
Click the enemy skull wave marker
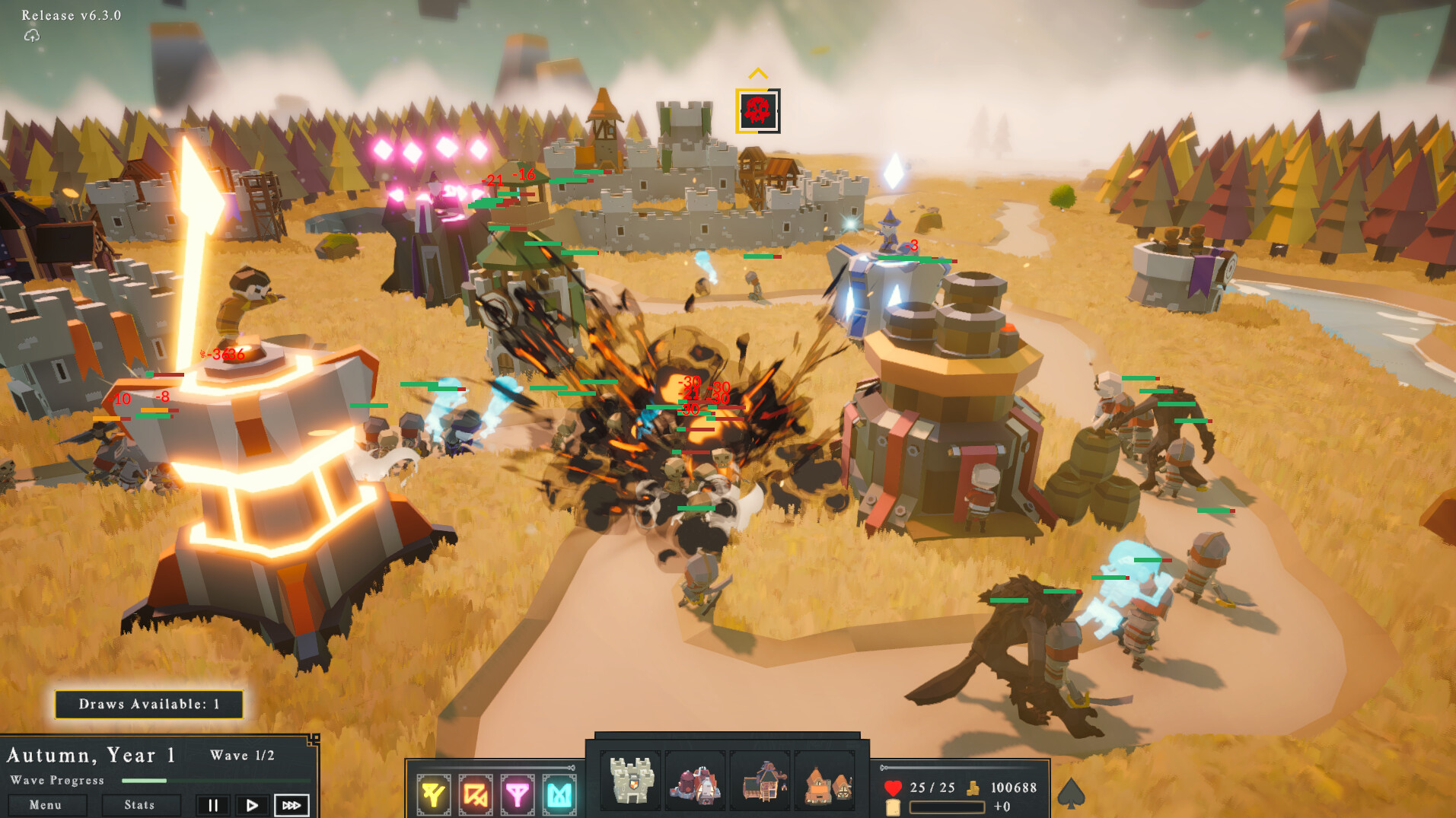click(758, 111)
